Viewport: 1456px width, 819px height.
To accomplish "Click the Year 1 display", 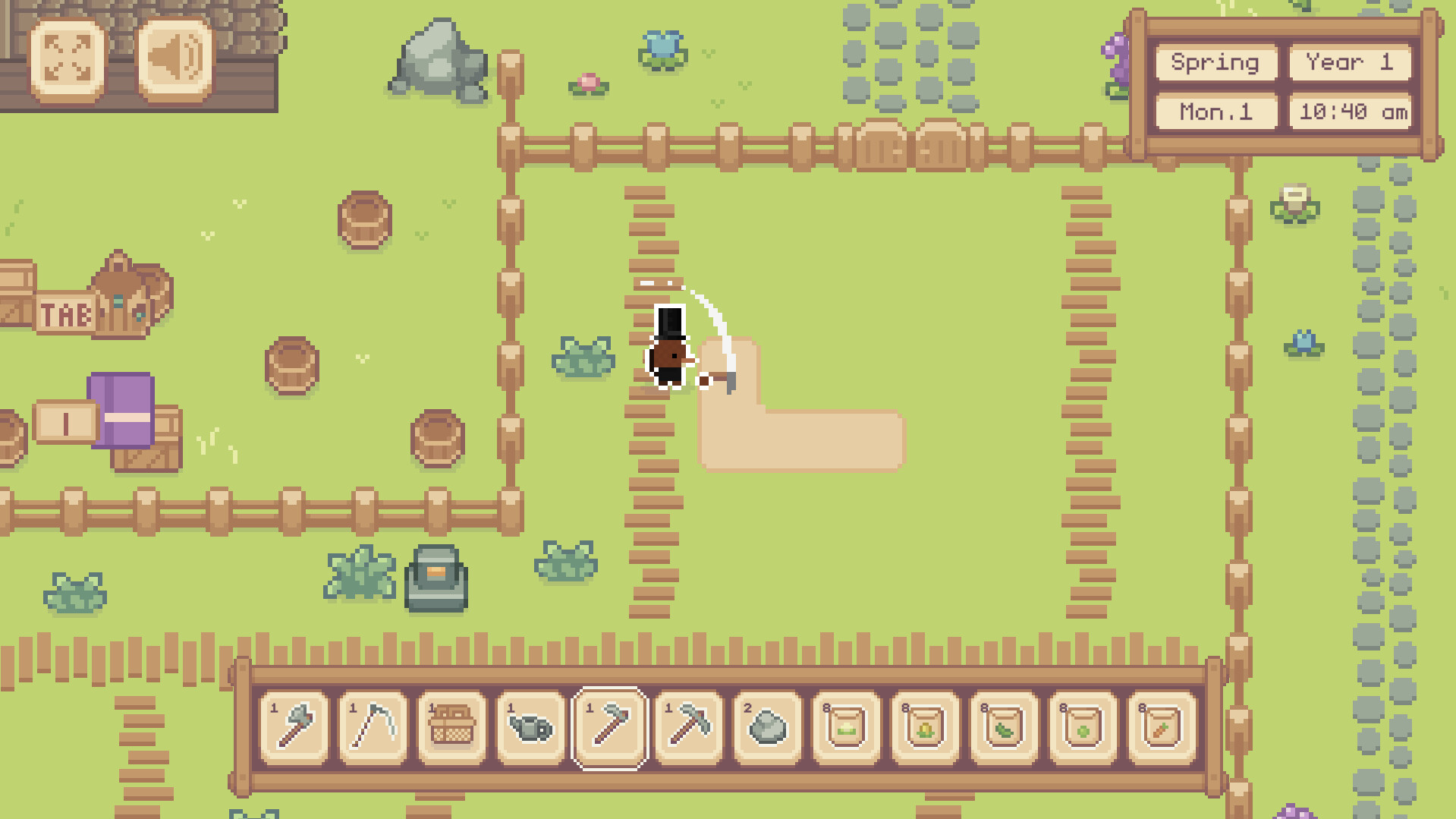I will point(1350,63).
